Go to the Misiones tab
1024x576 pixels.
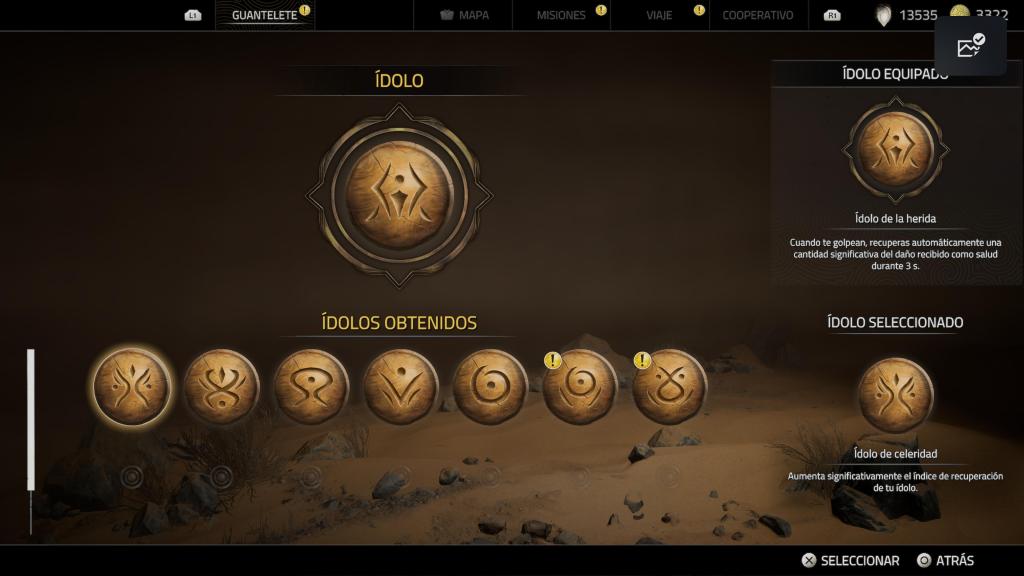pos(561,15)
